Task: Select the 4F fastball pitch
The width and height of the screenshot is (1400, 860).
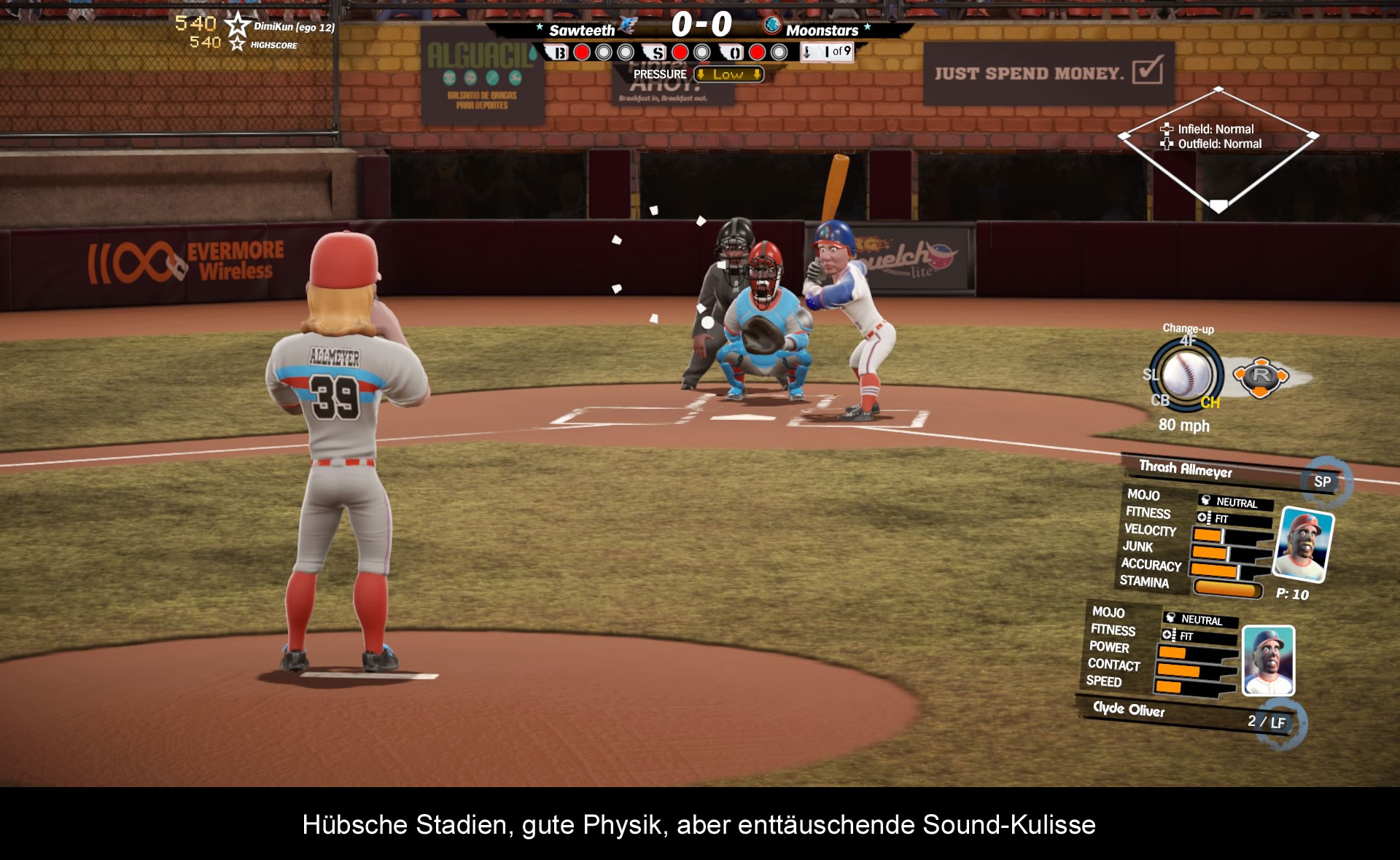Action: [x=1188, y=340]
